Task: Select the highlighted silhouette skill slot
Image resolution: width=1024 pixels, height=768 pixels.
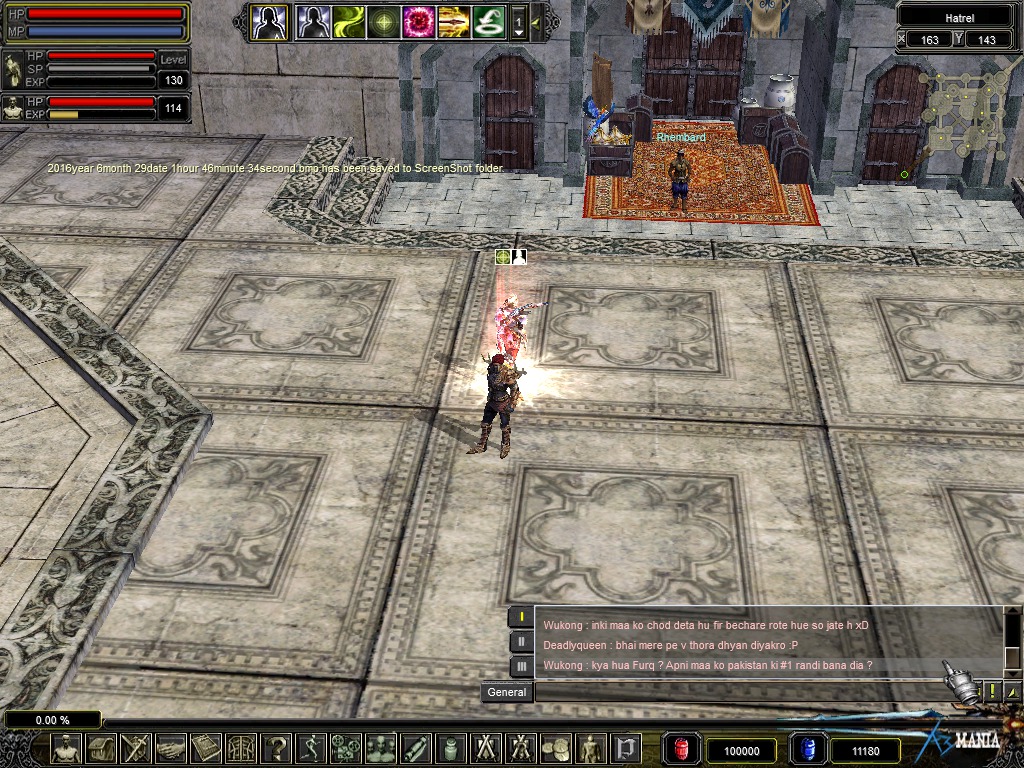Action: 269,21
